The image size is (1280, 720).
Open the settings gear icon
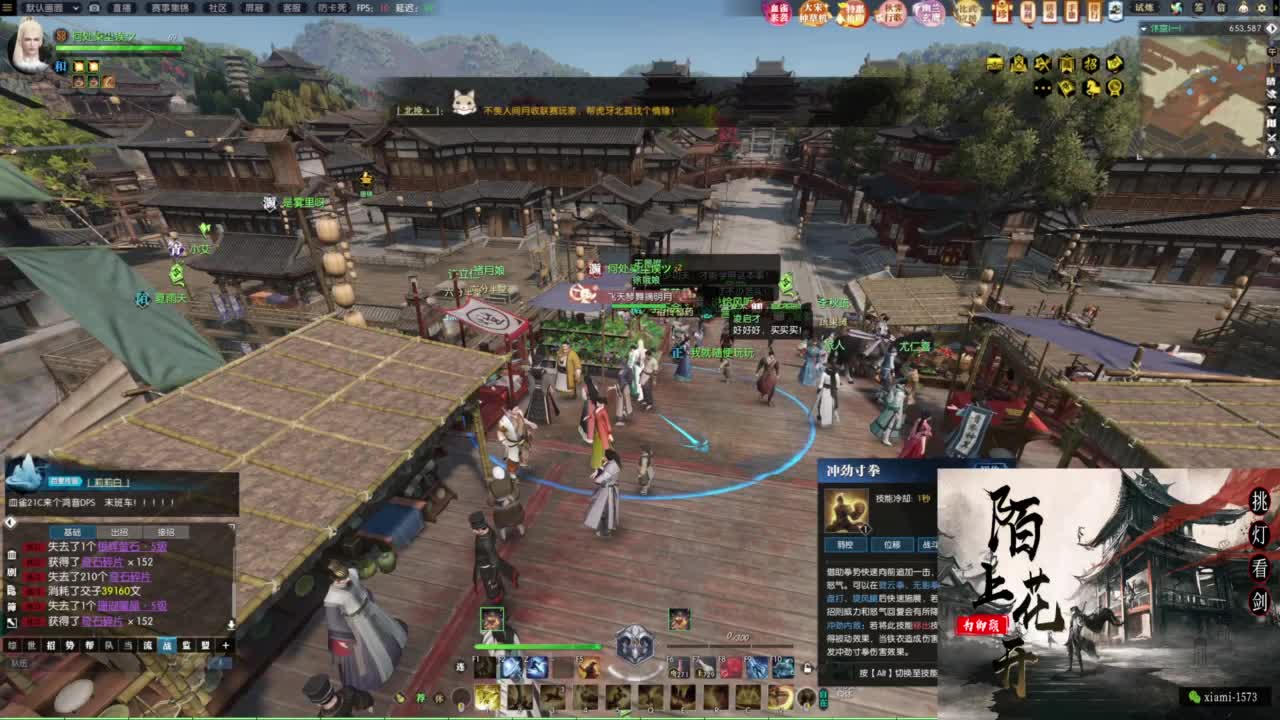click(1261, 8)
